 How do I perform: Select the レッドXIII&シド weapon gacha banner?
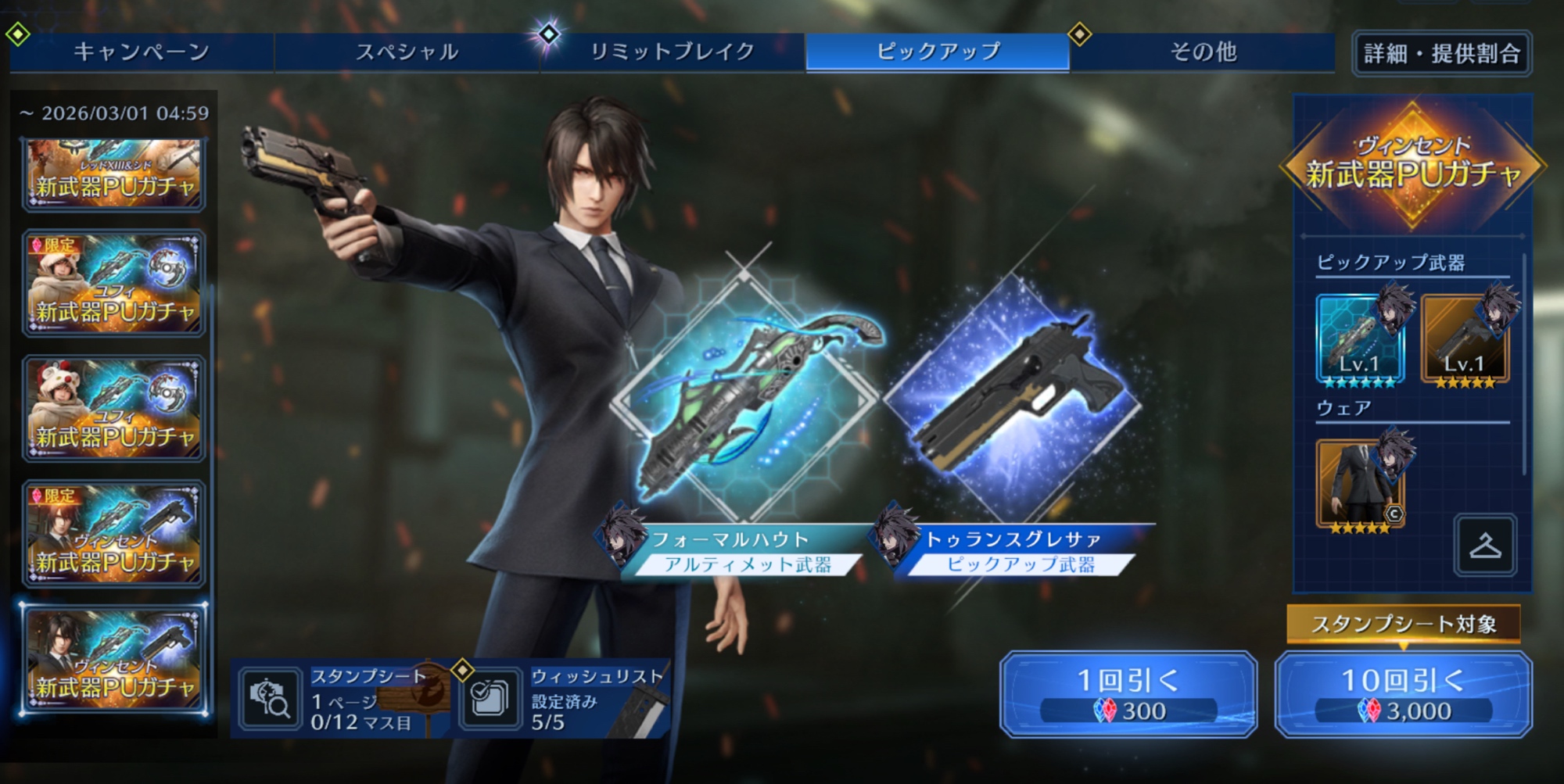[x=114, y=175]
